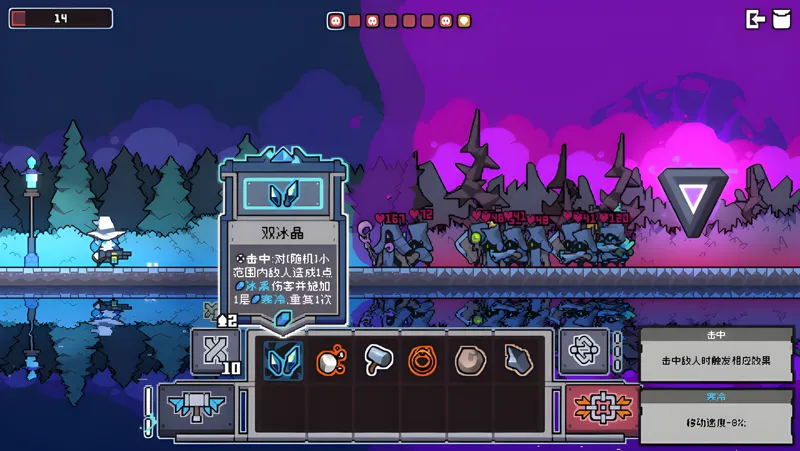Open the bag icon in the corner
Viewport: 800px width, 451px height.
click(782, 19)
